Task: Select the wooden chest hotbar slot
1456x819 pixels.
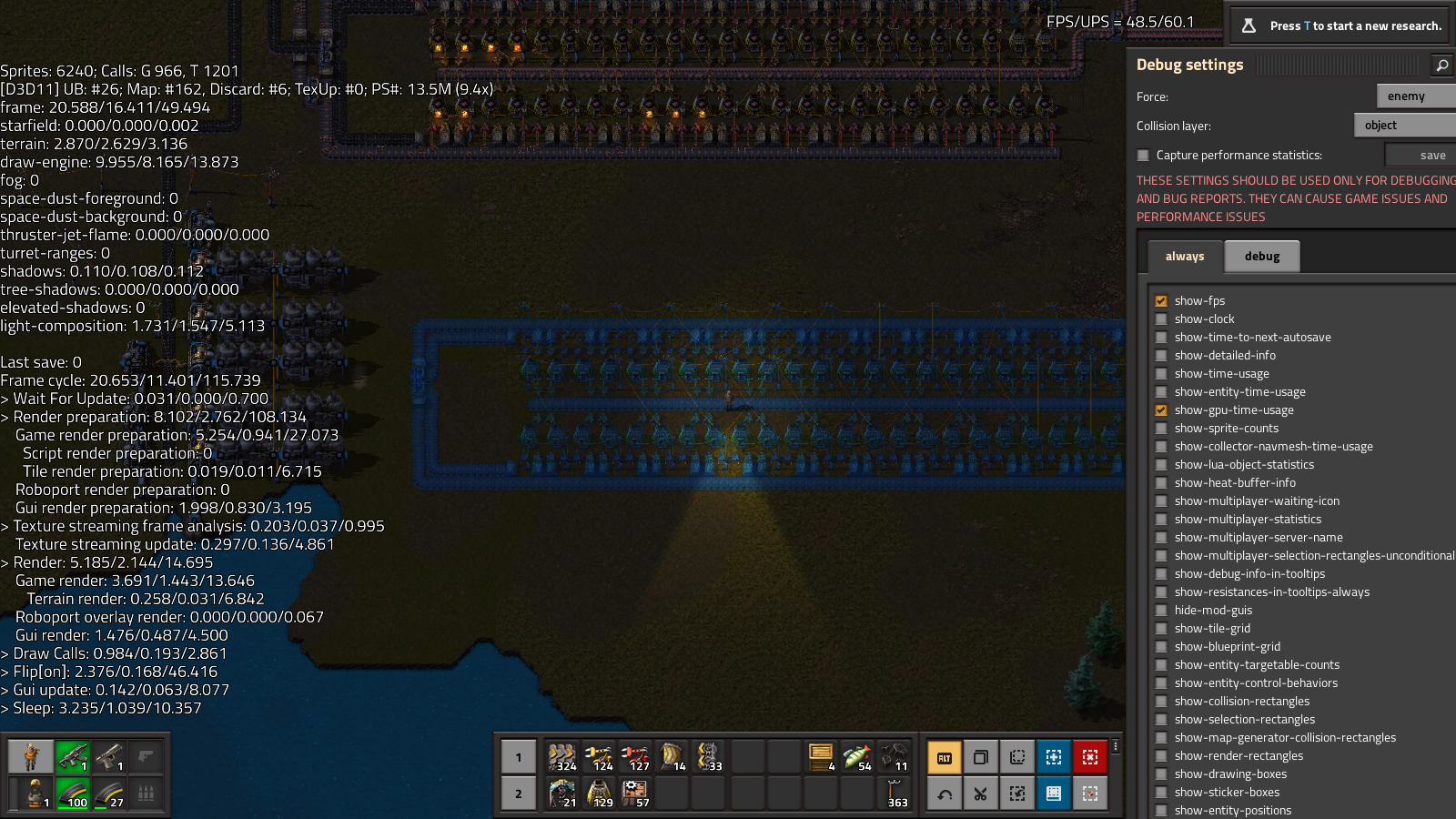Action: coord(821,756)
